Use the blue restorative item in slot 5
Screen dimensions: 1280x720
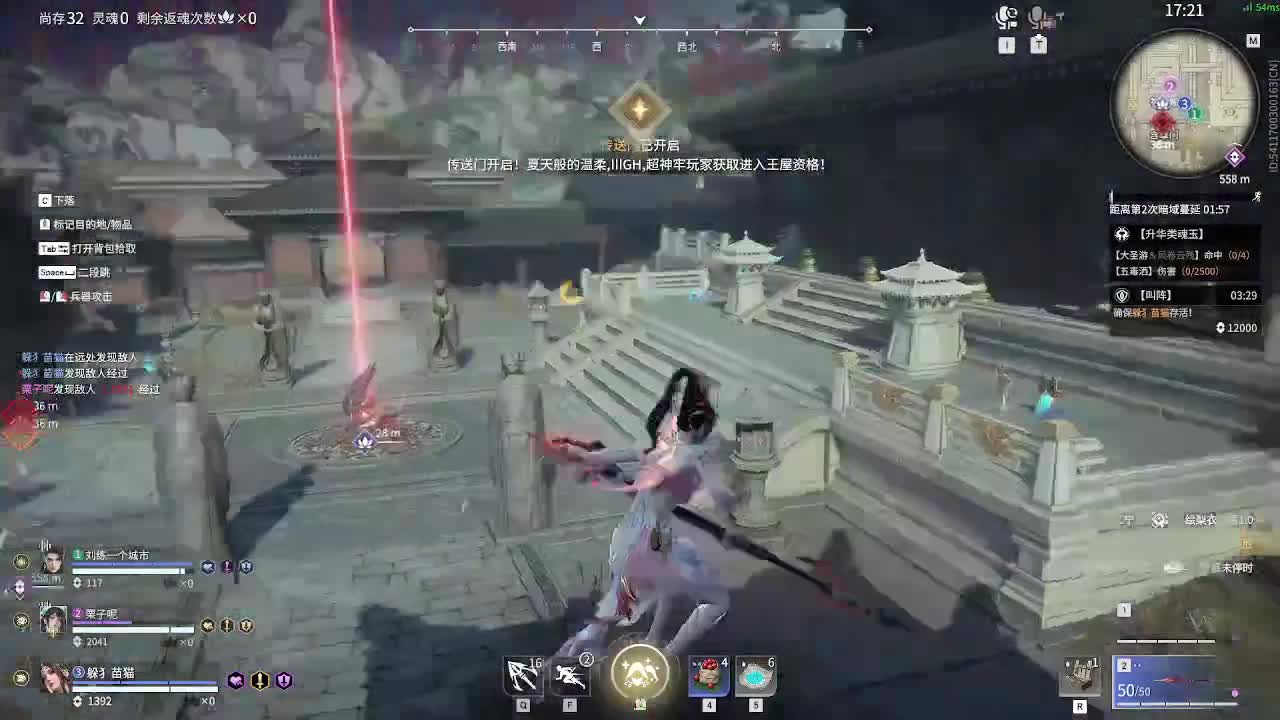(x=755, y=675)
